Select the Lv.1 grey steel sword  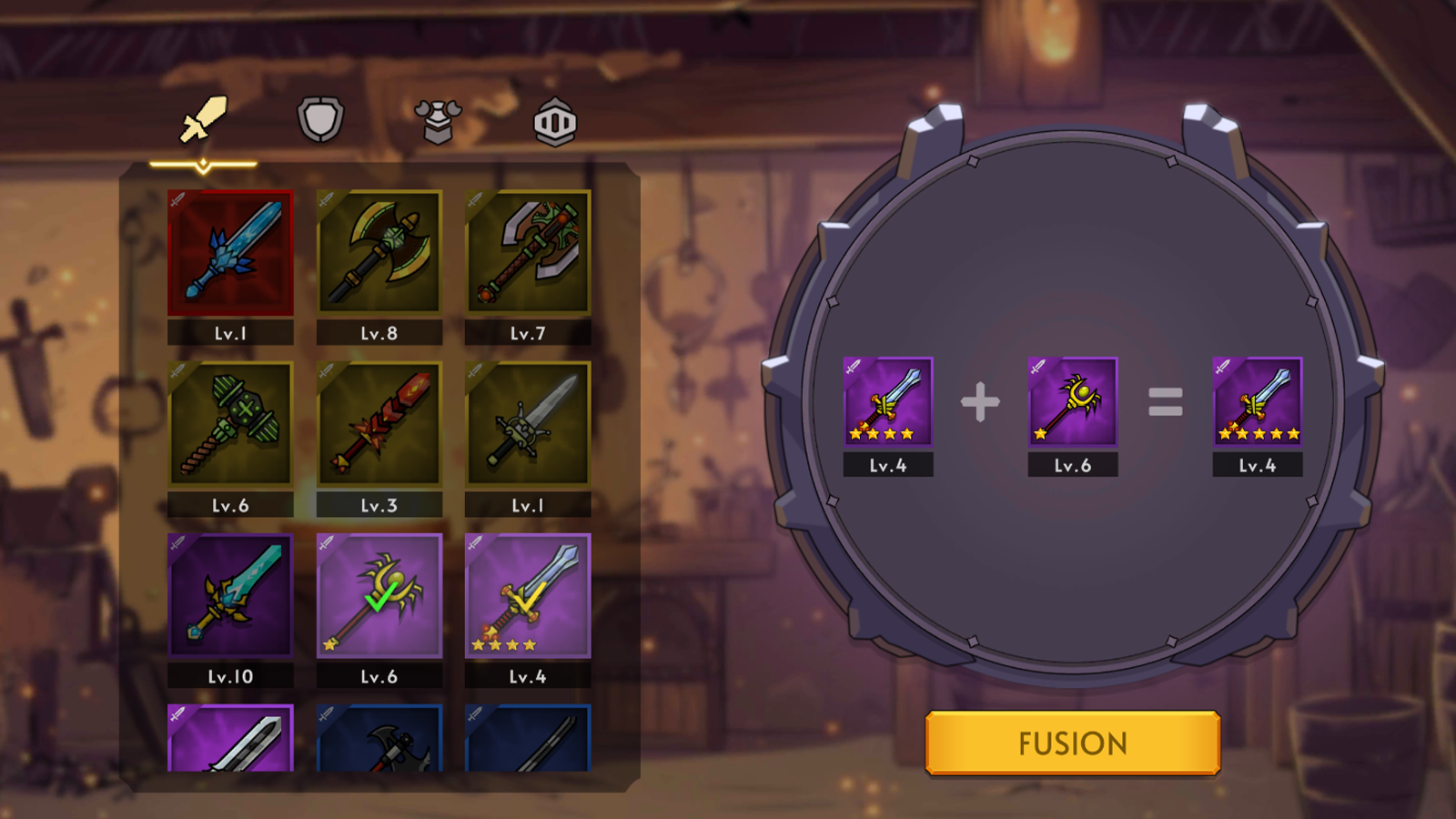(x=528, y=424)
